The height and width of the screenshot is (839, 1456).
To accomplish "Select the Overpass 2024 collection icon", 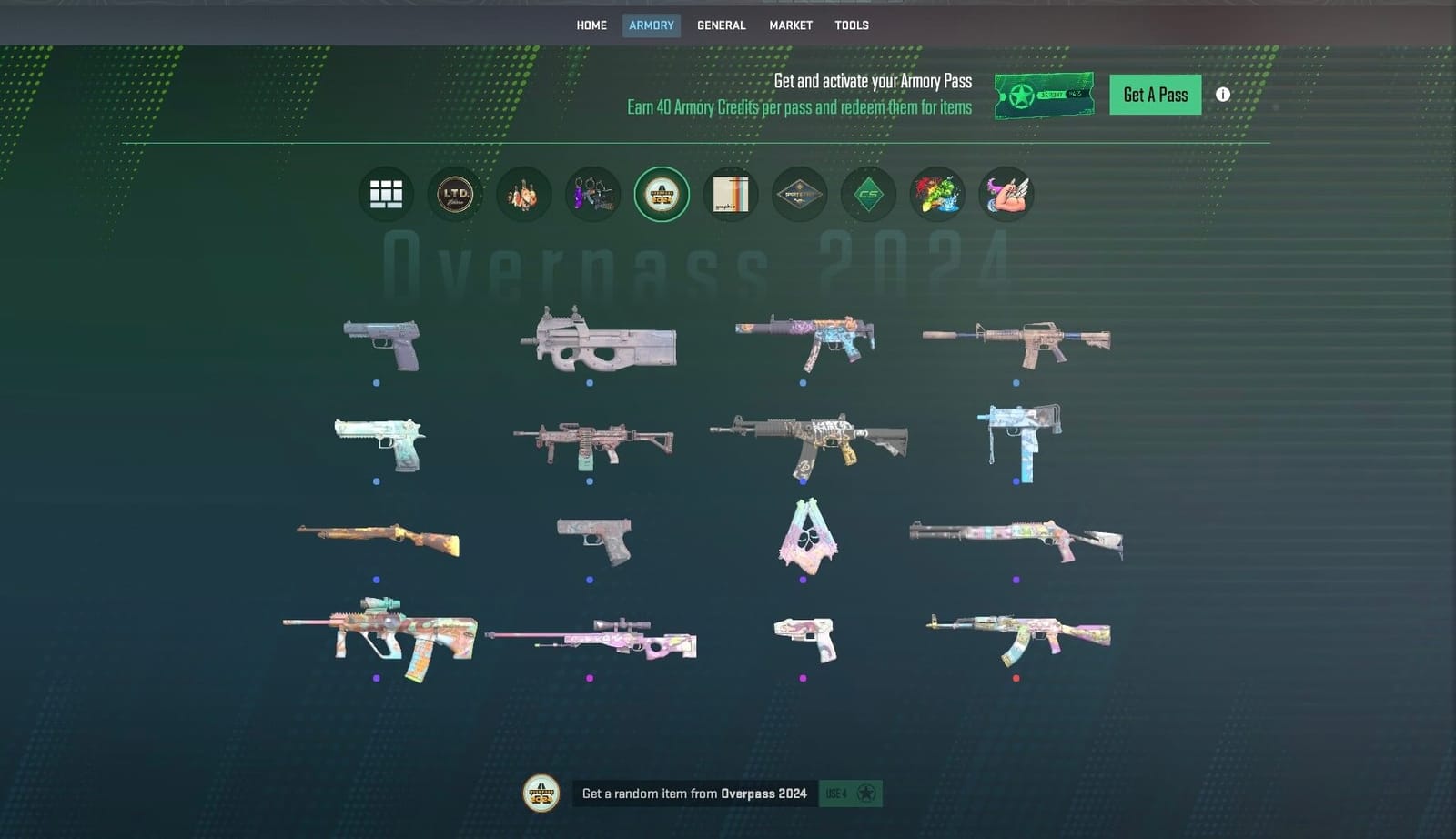I will [662, 194].
